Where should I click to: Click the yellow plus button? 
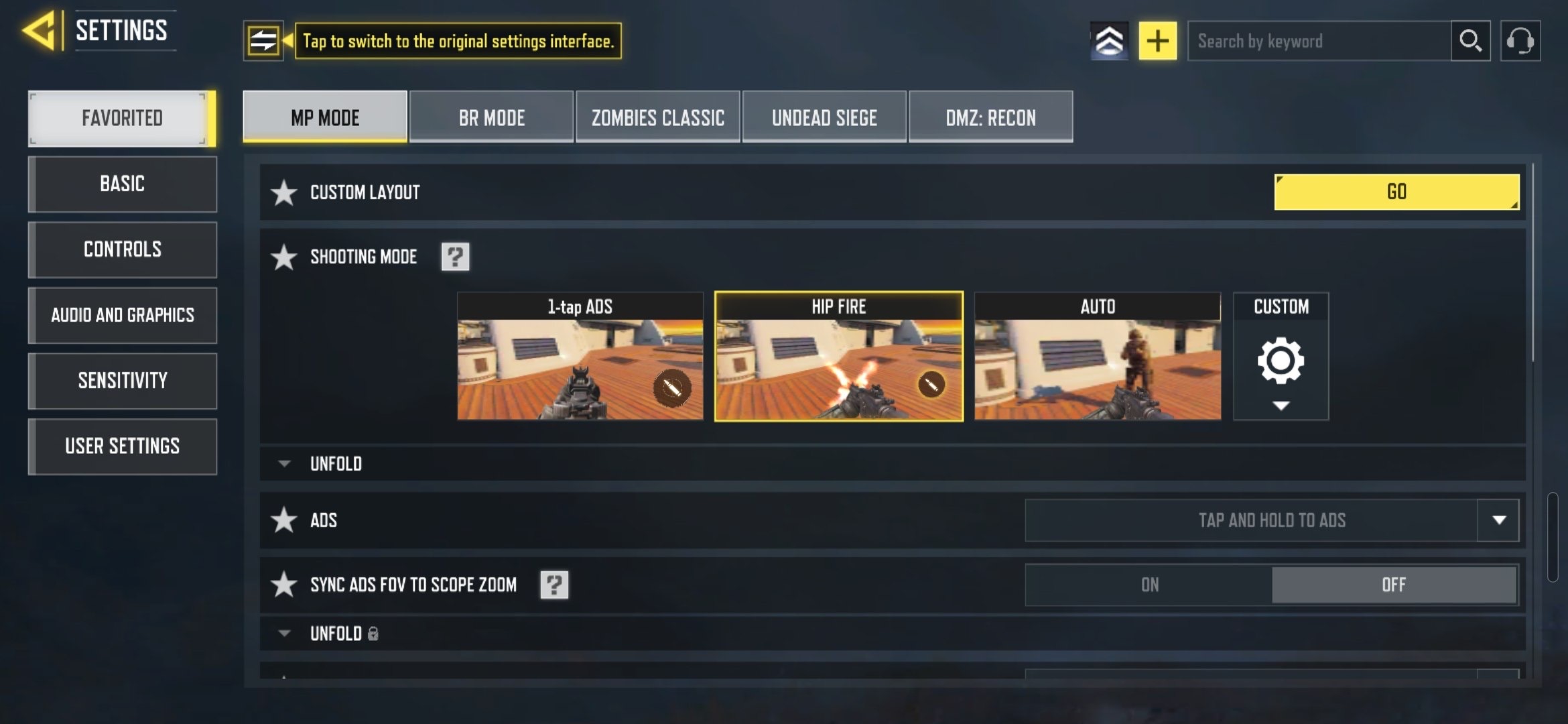click(x=1157, y=41)
